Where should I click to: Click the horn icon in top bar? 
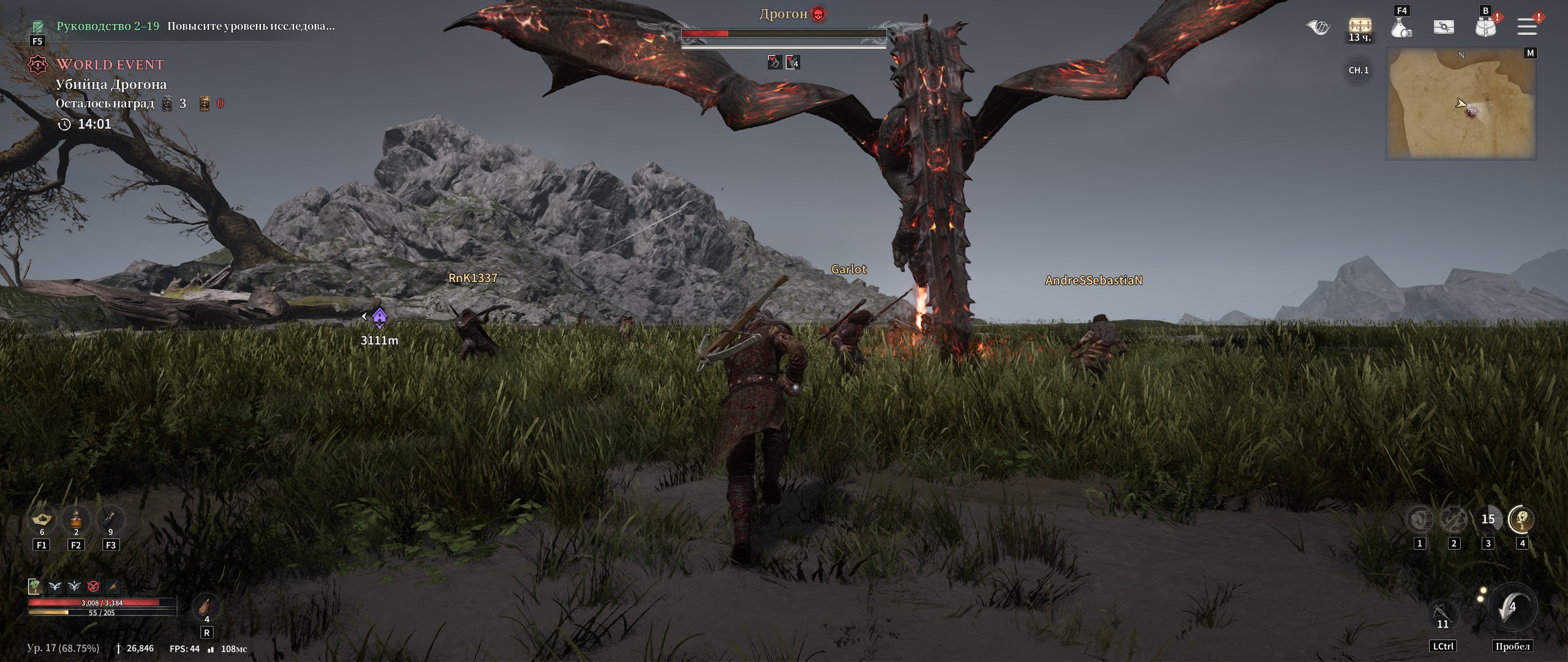(x=1318, y=27)
